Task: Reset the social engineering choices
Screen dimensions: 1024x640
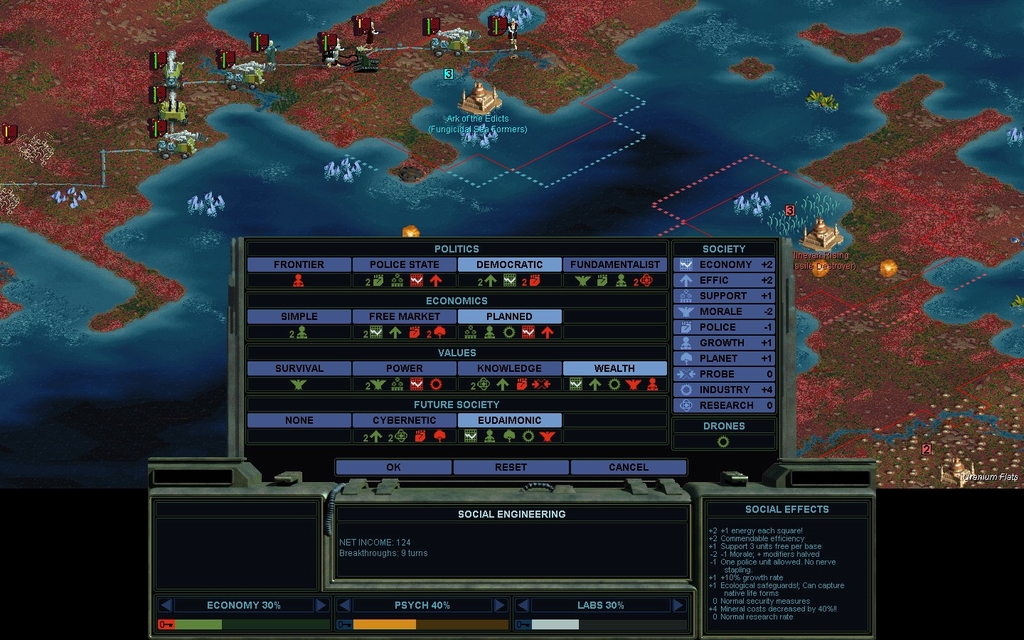Action: (x=511, y=467)
